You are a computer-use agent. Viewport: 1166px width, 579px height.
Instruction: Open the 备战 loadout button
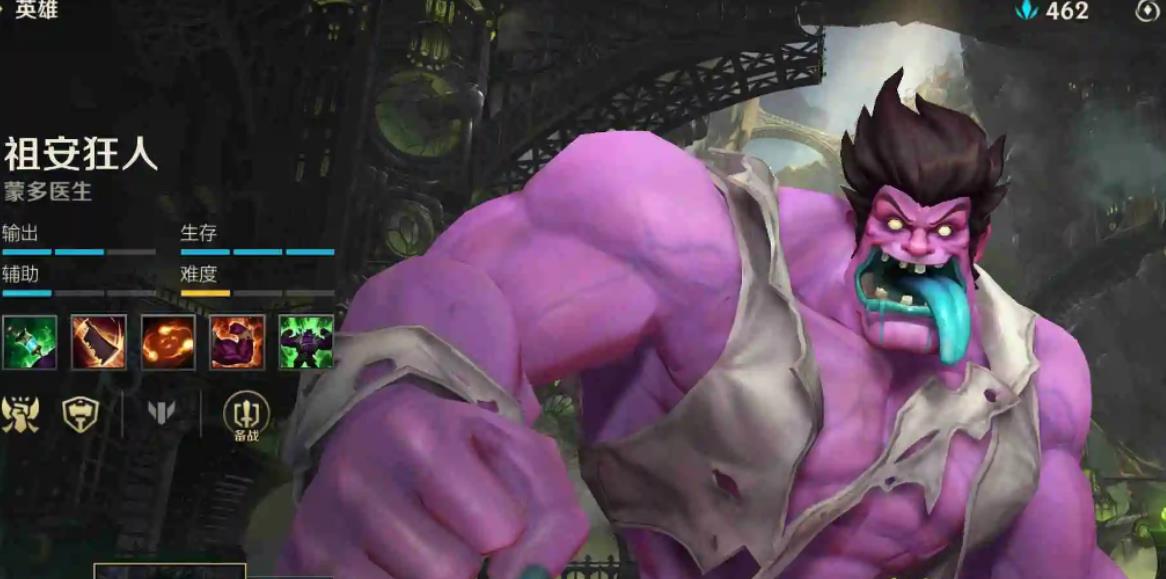pos(246,413)
